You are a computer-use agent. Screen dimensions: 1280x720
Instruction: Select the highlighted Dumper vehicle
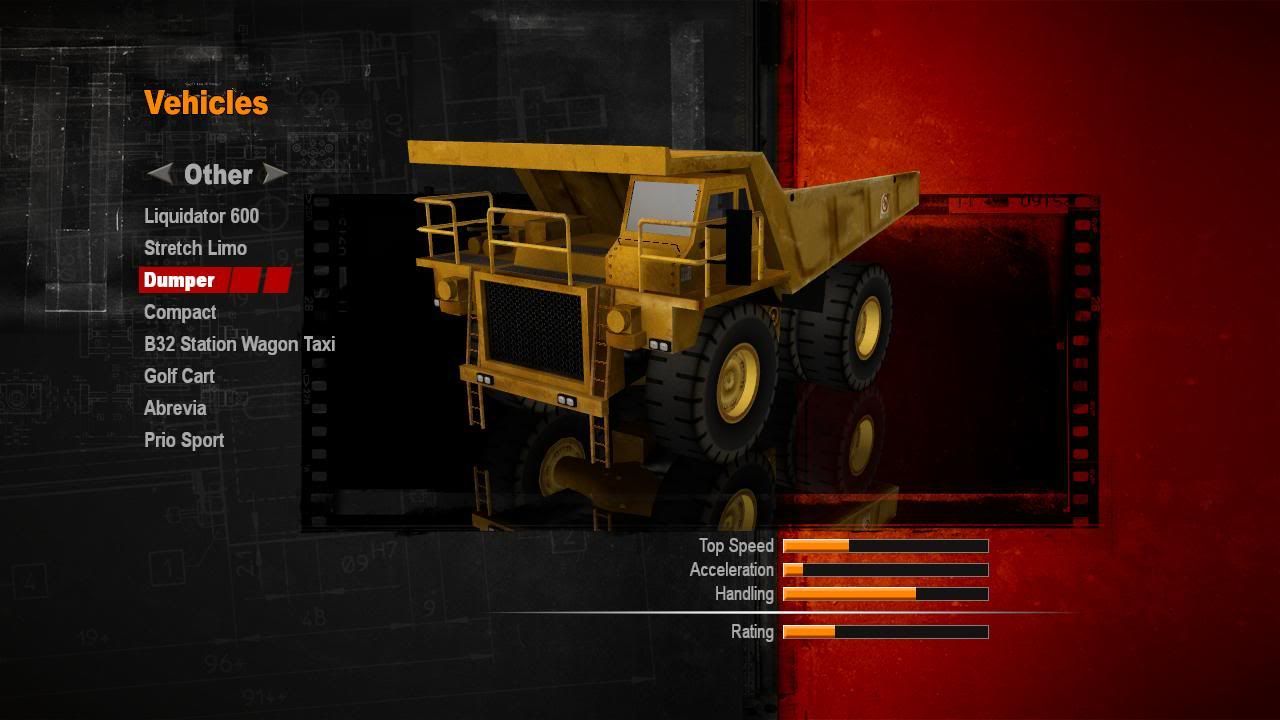point(180,280)
